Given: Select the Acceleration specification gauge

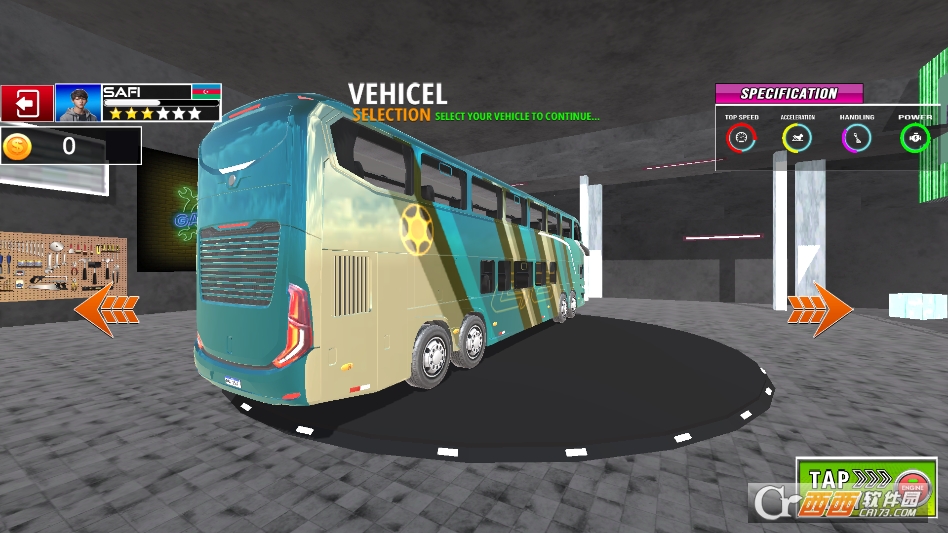Looking at the screenshot, I should (797, 138).
